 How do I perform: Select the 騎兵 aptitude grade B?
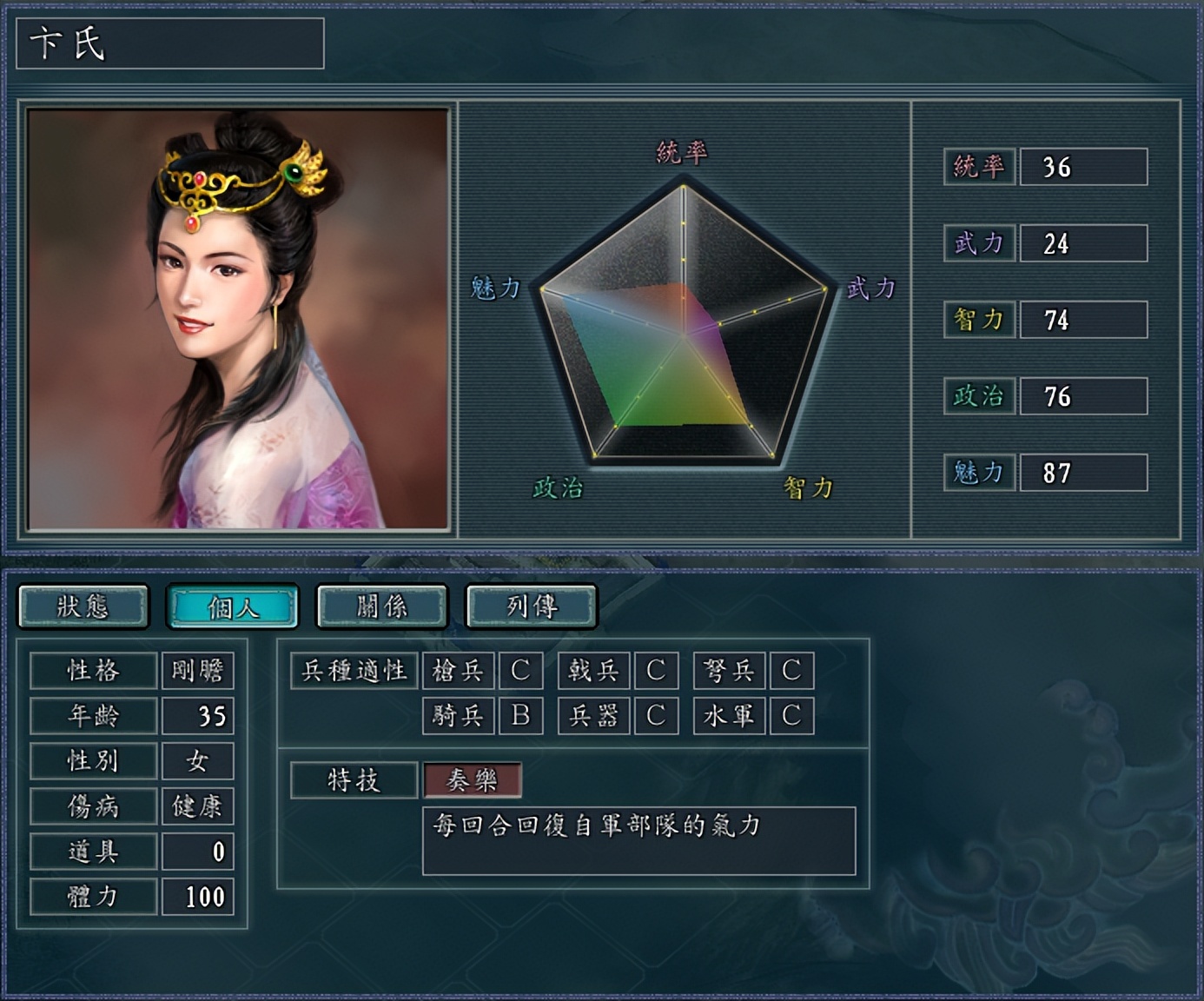(x=521, y=716)
